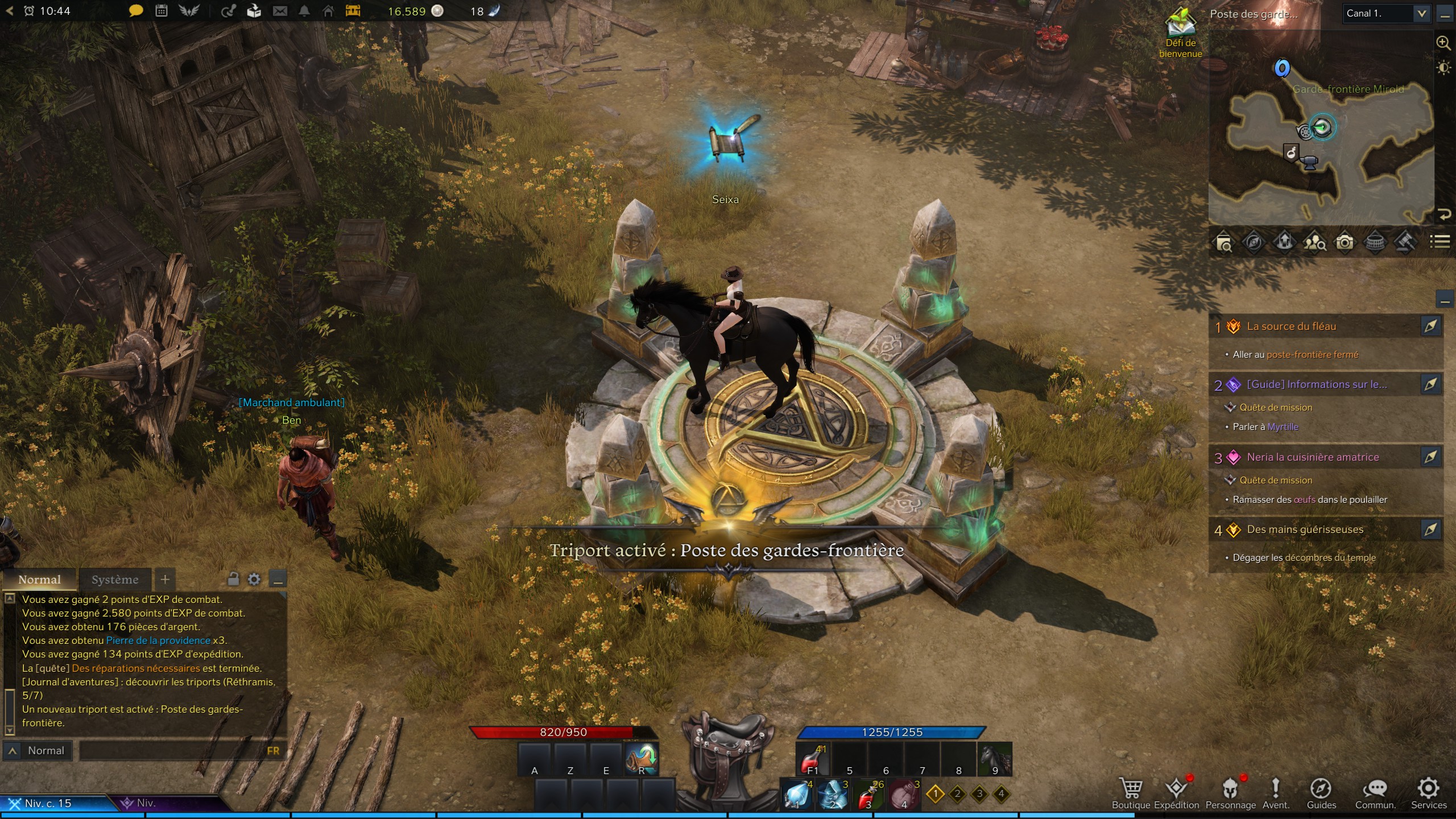1456x819 pixels.
Task: Use the F1 red health potion
Action: (x=812, y=759)
